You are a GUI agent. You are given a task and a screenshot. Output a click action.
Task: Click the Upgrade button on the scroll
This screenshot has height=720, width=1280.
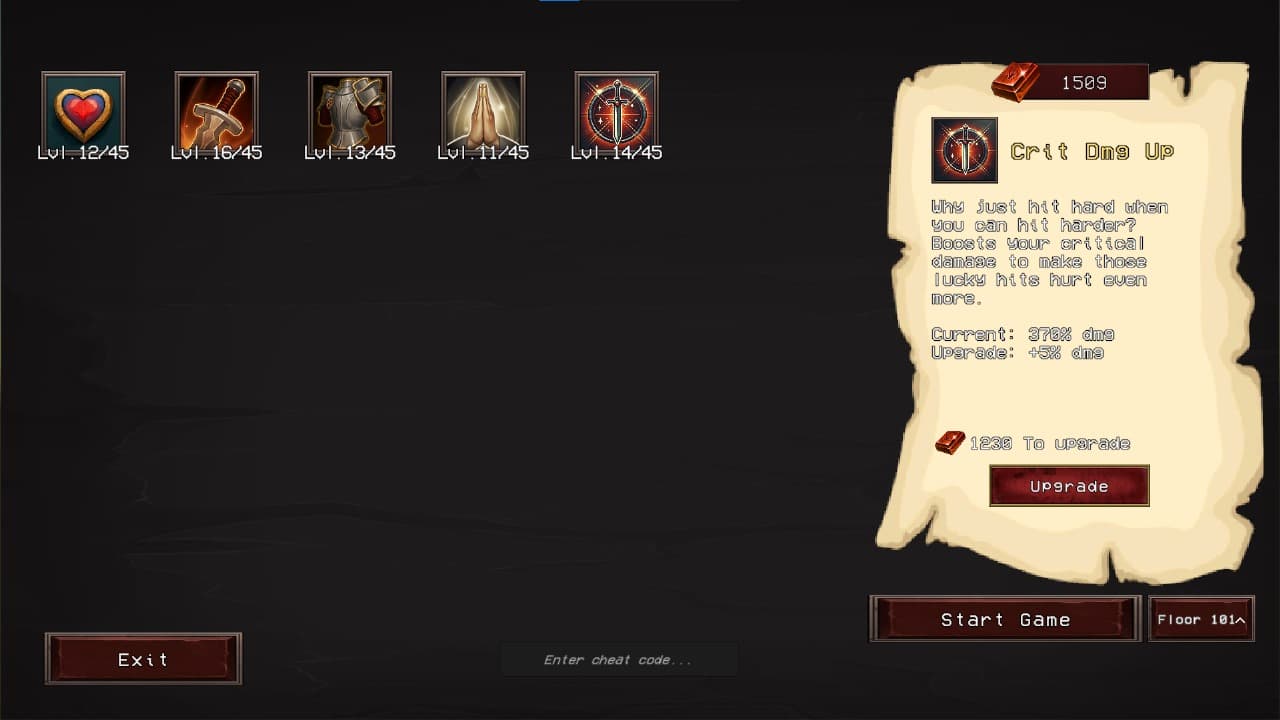pos(1069,486)
